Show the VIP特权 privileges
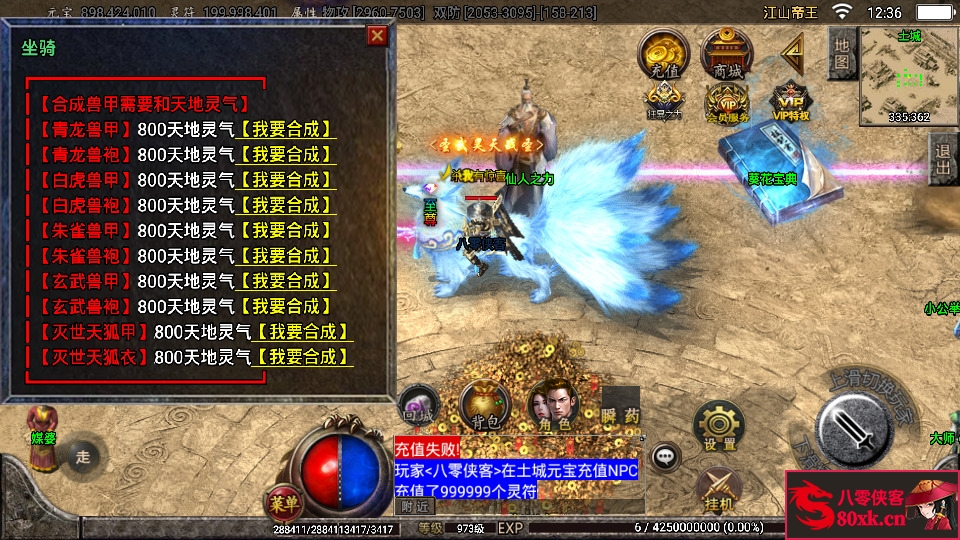The width and height of the screenshot is (960, 540). point(791,102)
